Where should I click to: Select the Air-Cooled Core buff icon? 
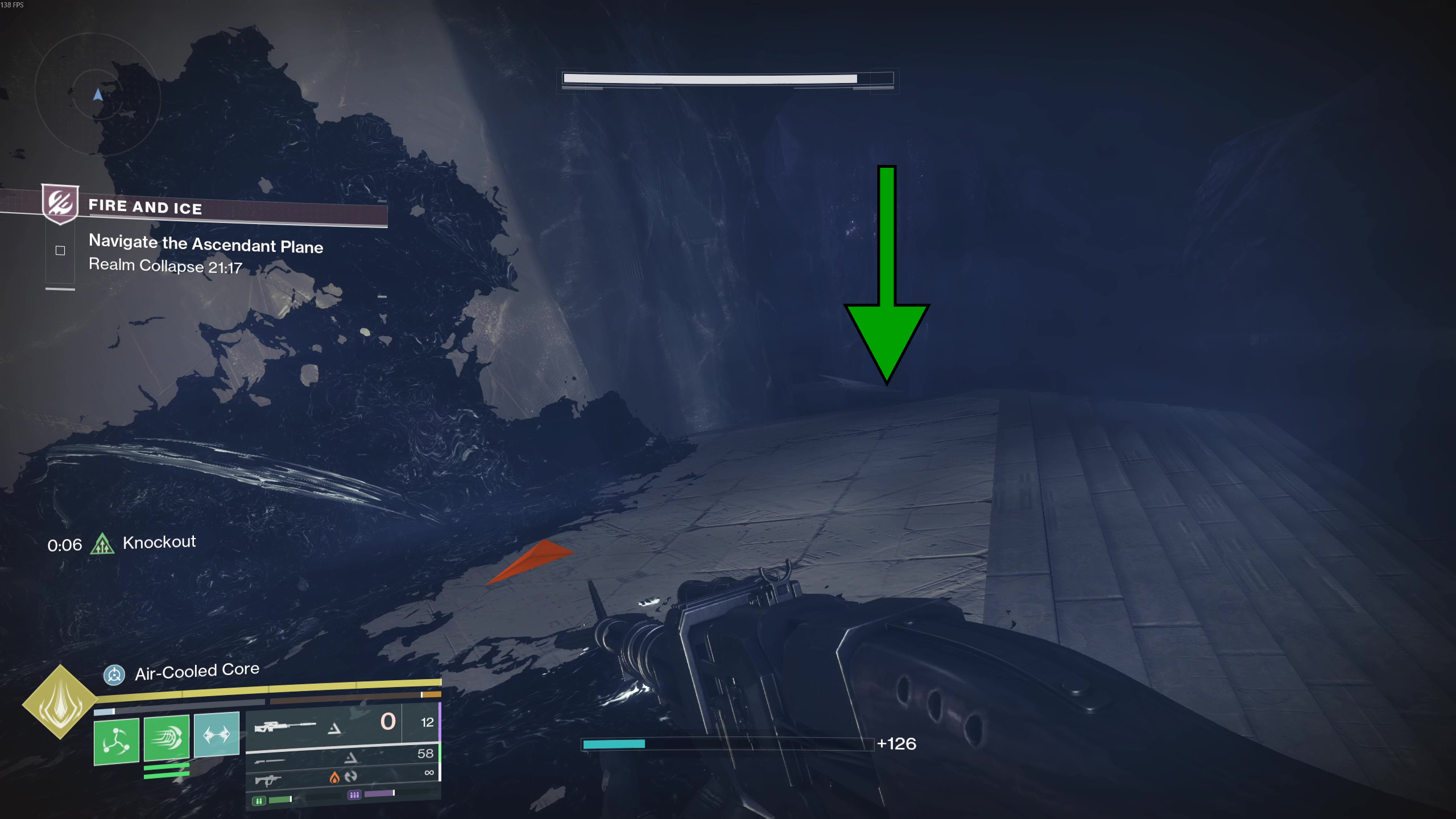(x=114, y=675)
